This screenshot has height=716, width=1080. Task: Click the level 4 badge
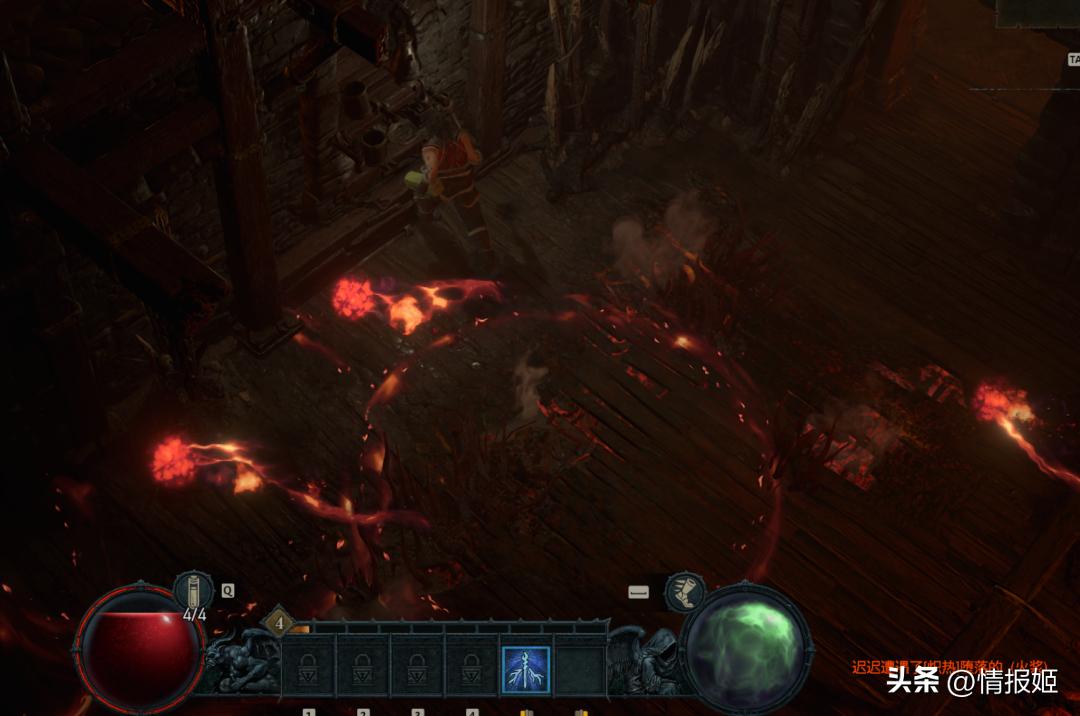[279, 623]
